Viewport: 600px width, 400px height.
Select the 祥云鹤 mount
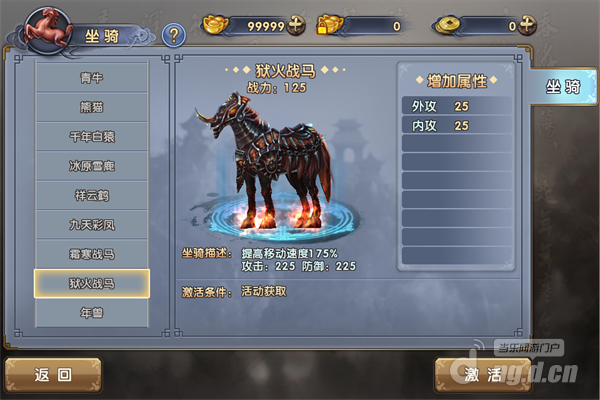coord(91,195)
